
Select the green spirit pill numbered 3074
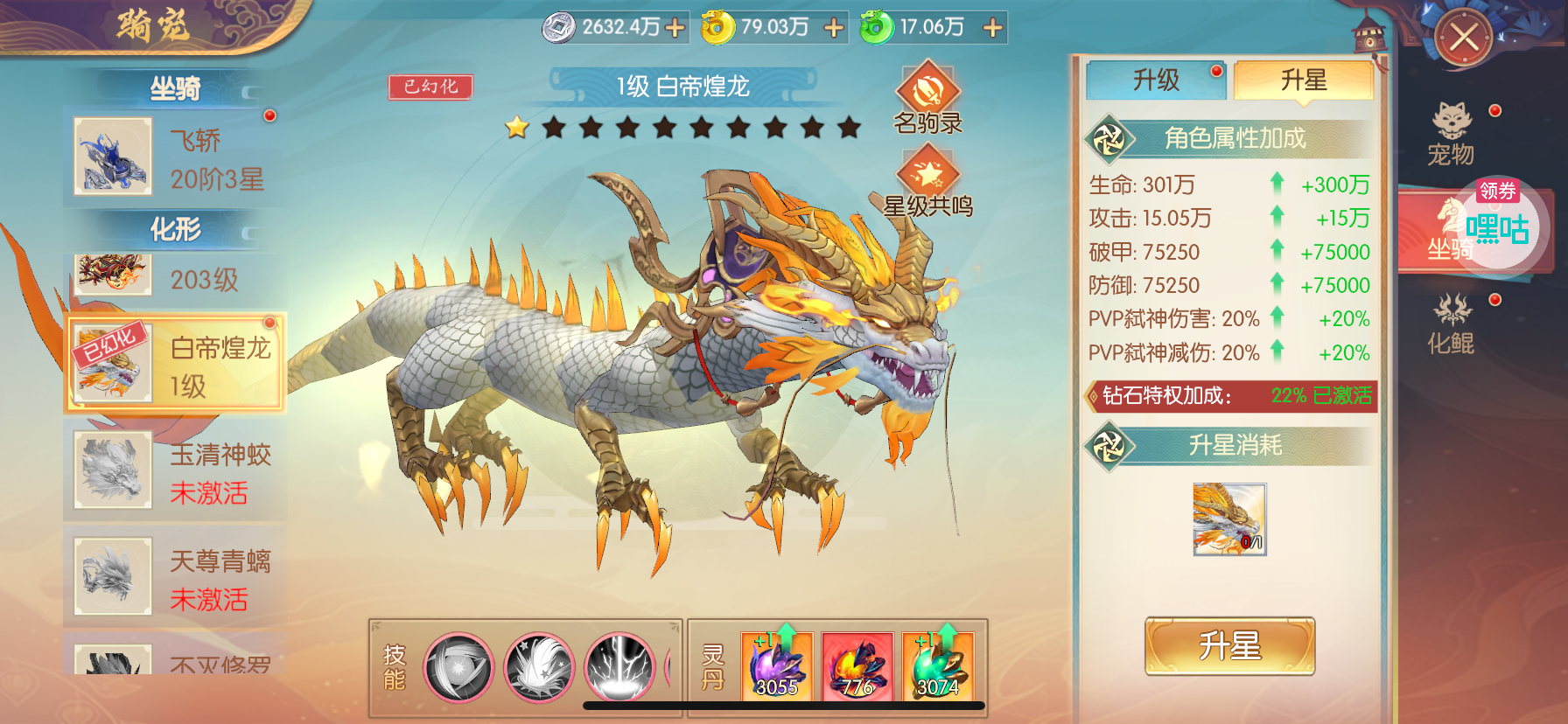coord(937,667)
